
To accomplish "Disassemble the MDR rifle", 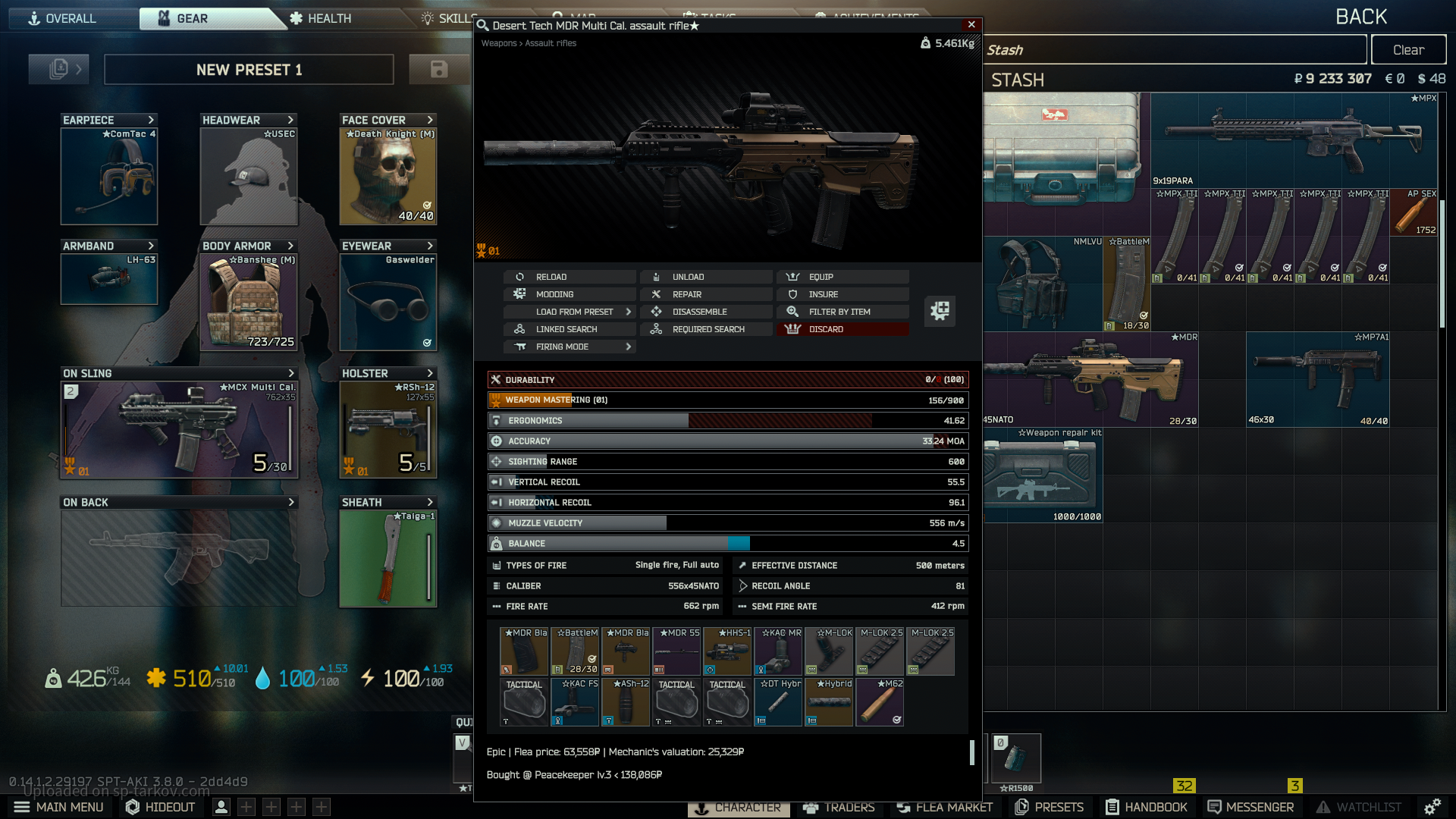I will click(x=705, y=312).
